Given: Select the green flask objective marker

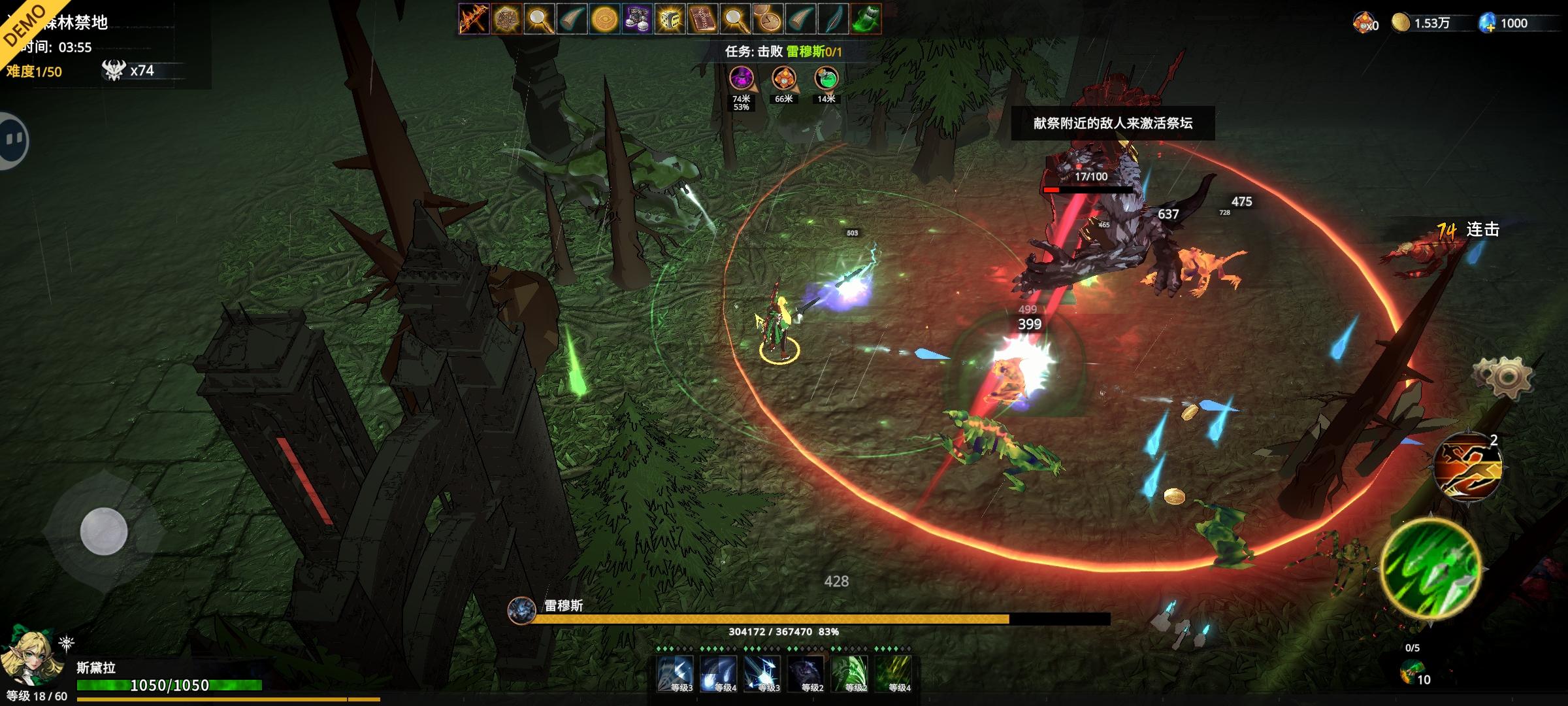Looking at the screenshot, I should [826, 79].
